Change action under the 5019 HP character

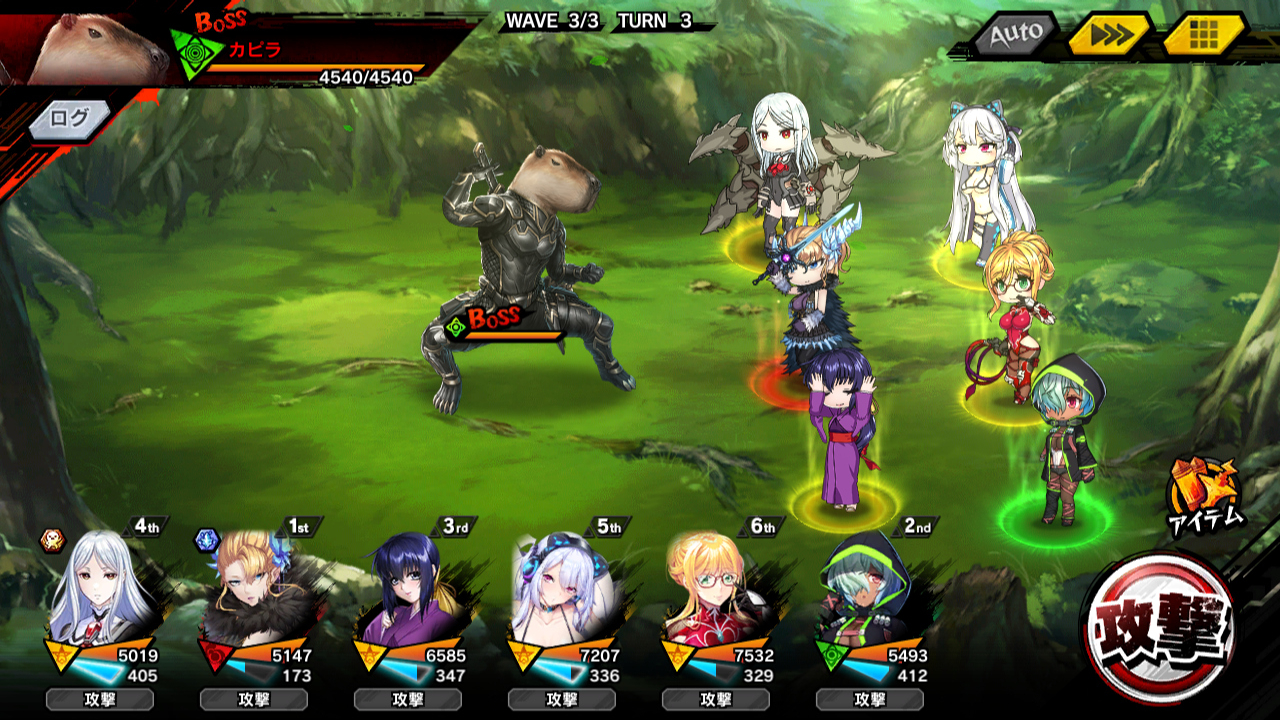coord(100,700)
